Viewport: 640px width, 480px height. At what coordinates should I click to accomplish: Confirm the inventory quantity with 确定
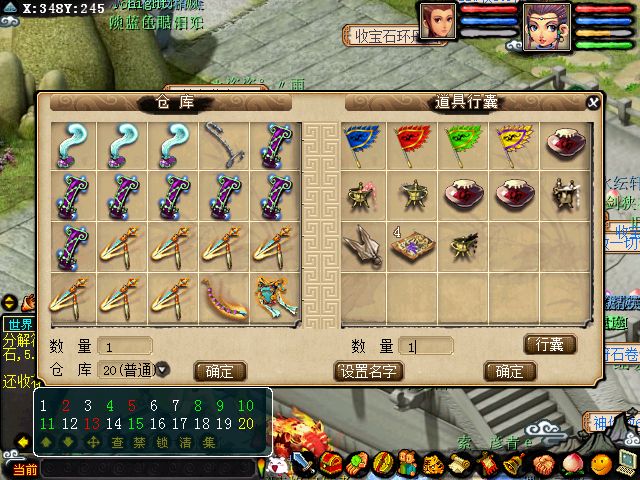pos(509,371)
